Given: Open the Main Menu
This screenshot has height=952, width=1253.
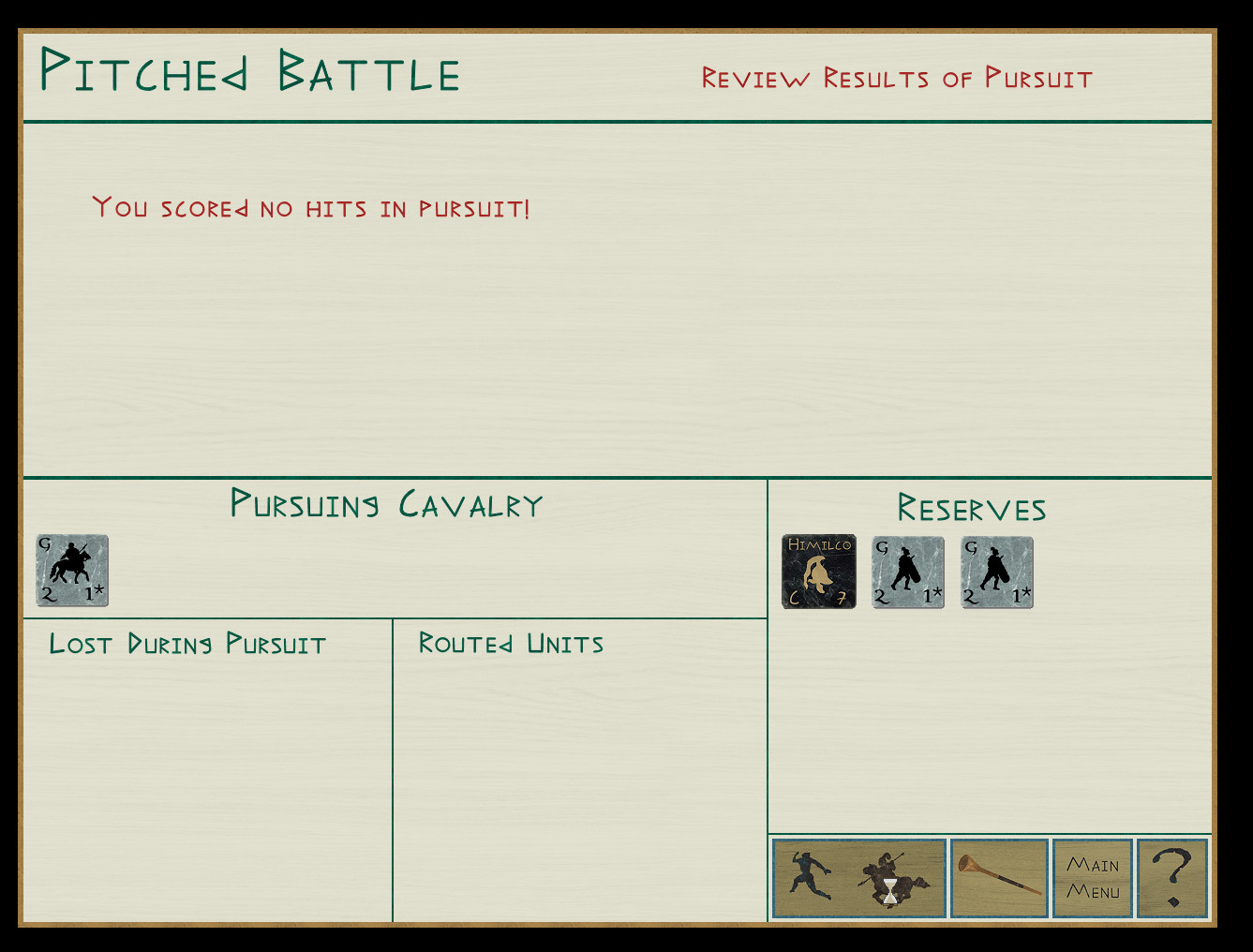Looking at the screenshot, I should (x=1093, y=878).
